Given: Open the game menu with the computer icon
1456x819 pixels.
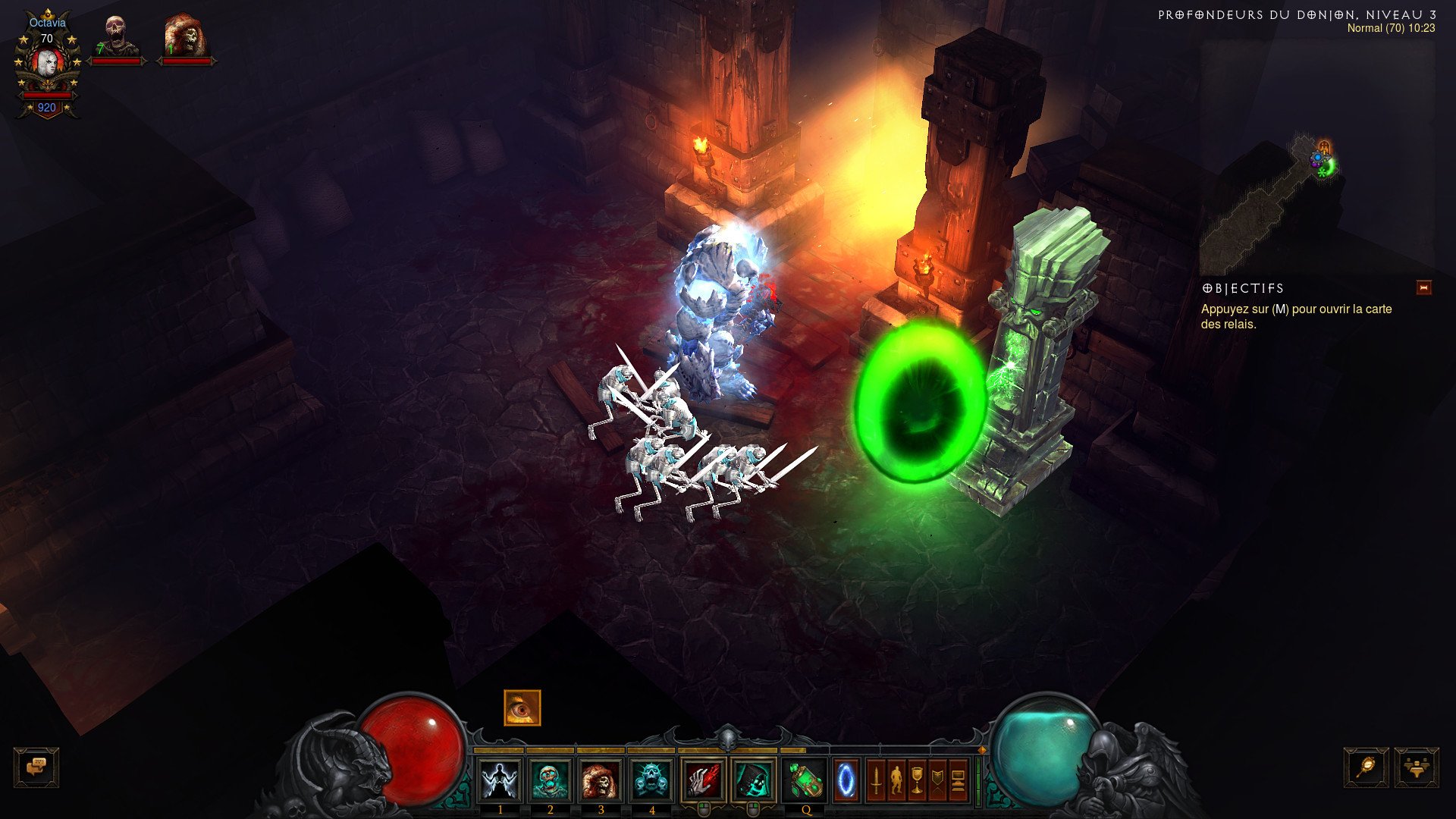Looking at the screenshot, I should coord(958,780).
